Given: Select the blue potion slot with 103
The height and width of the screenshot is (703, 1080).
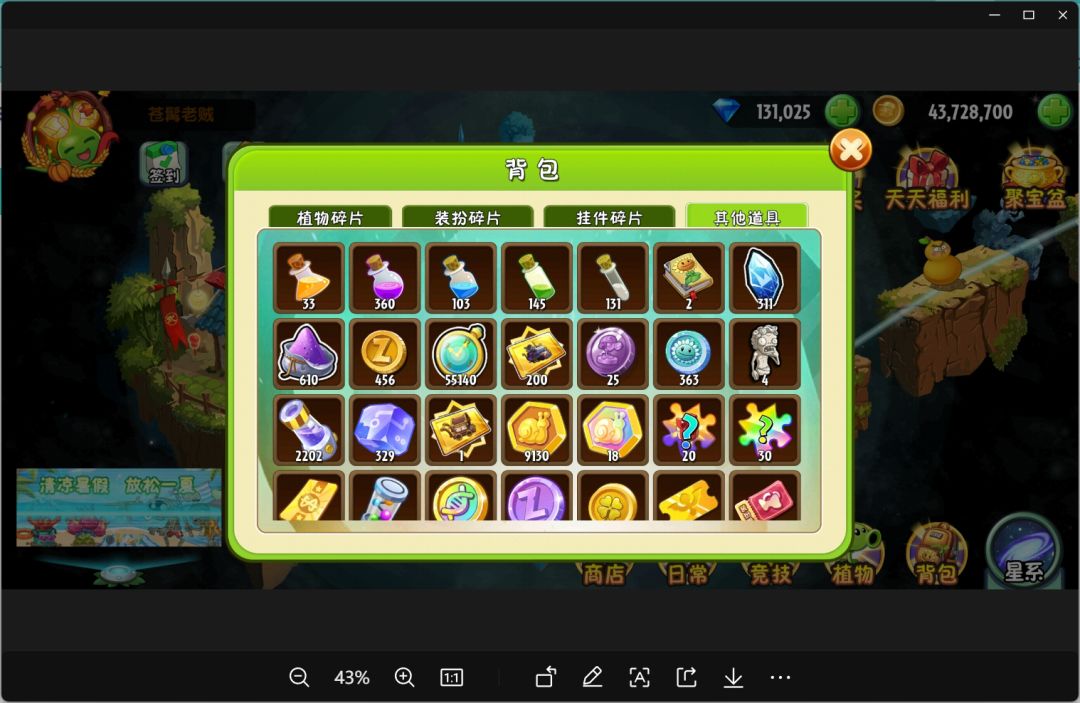Looking at the screenshot, I should [460, 277].
